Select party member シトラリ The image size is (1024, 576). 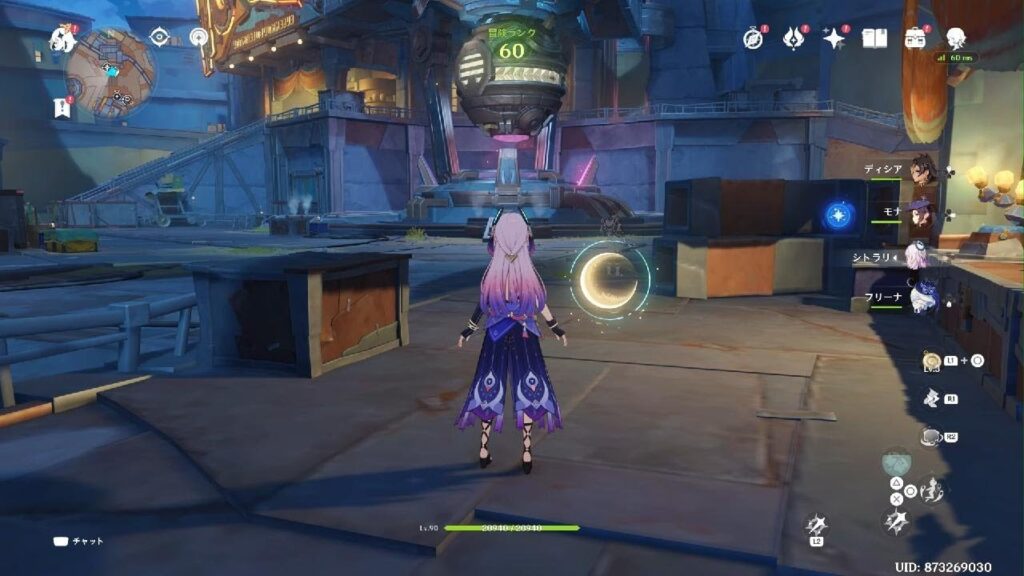coord(918,256)
